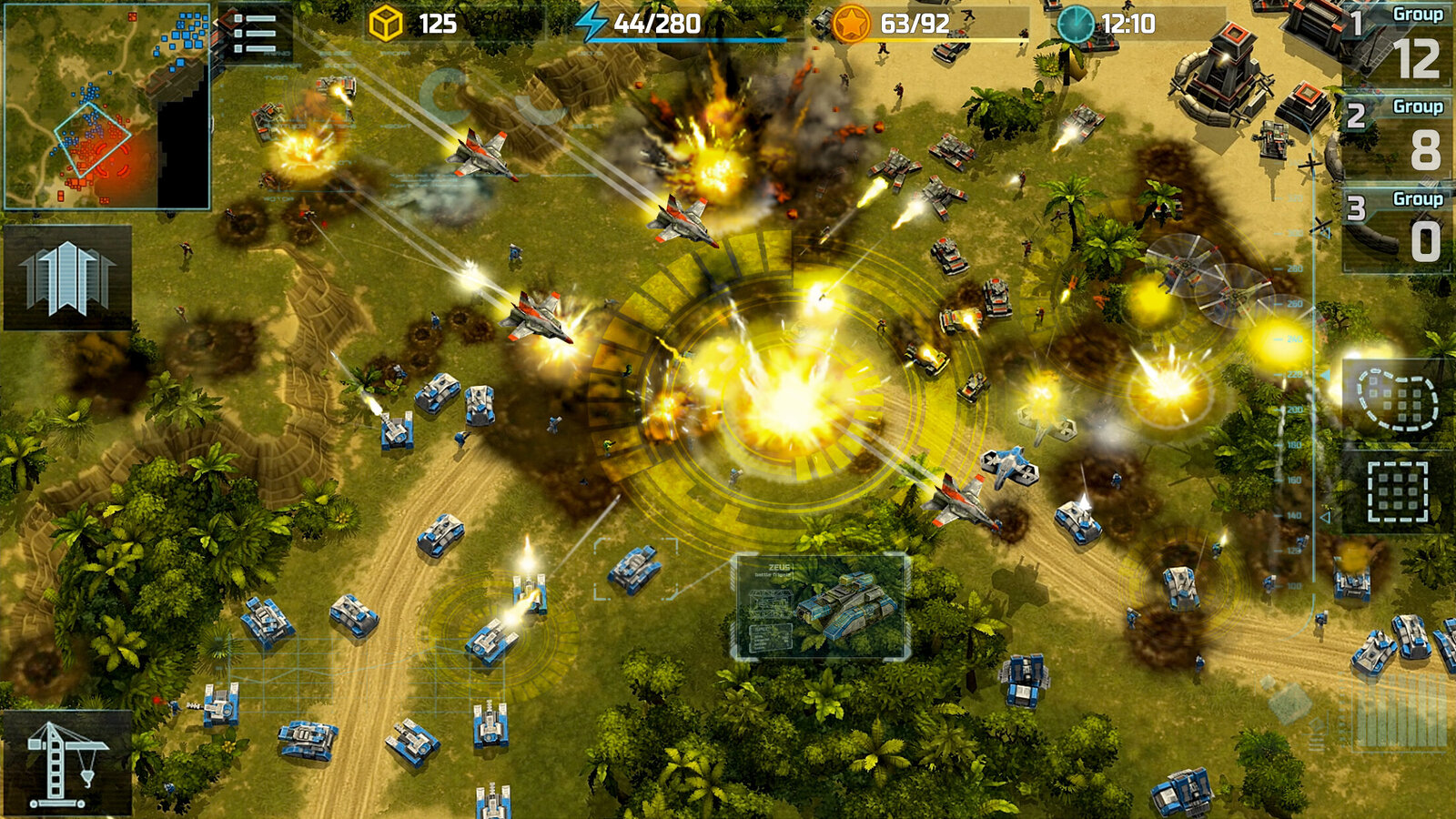The height and width of the screenshot is (819, 1456).
Task: Choose the square dashed select-all button
Action: click(x=1397, y=491)
